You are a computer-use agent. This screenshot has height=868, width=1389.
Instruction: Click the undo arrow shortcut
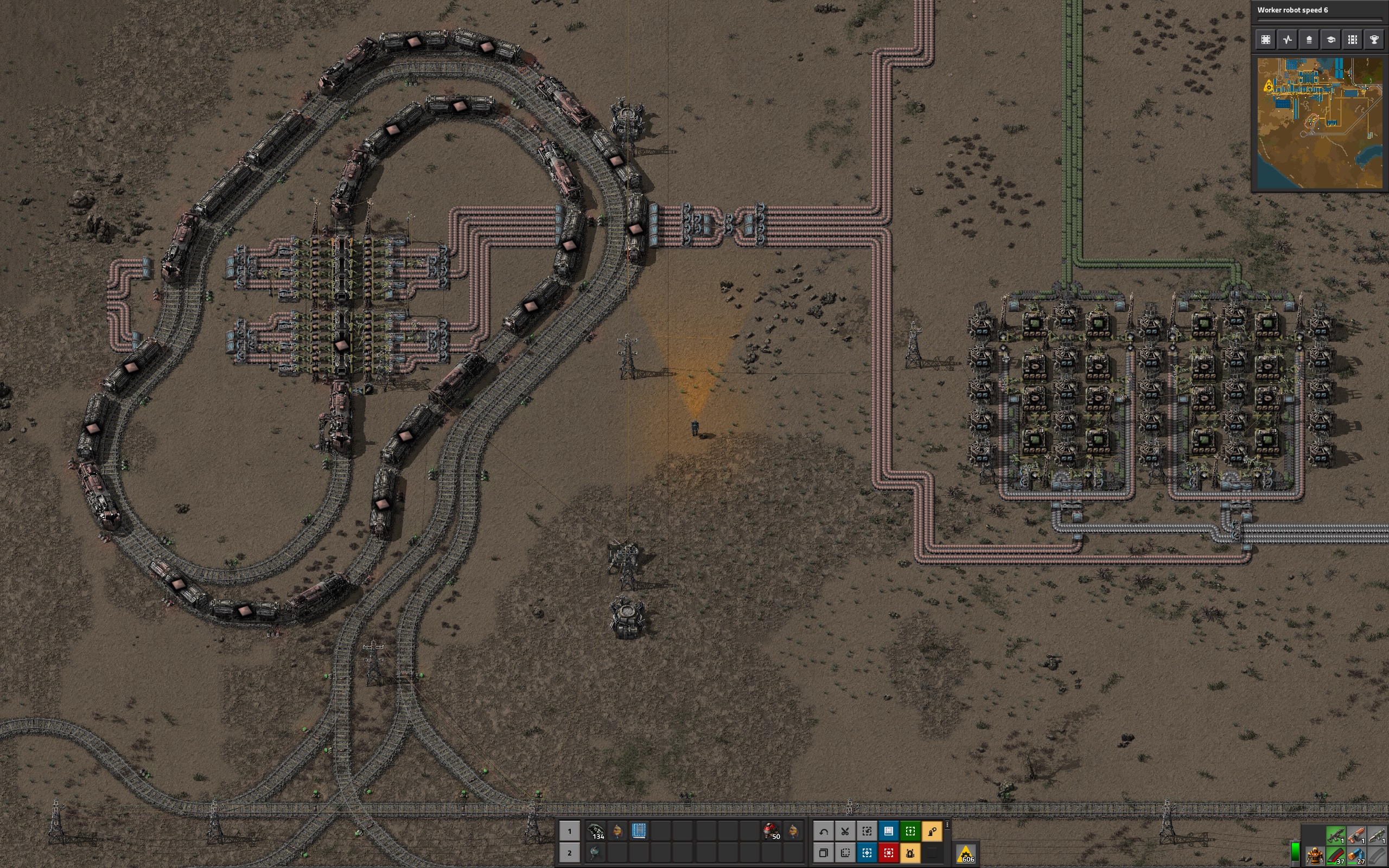click(x=823, y=831)
